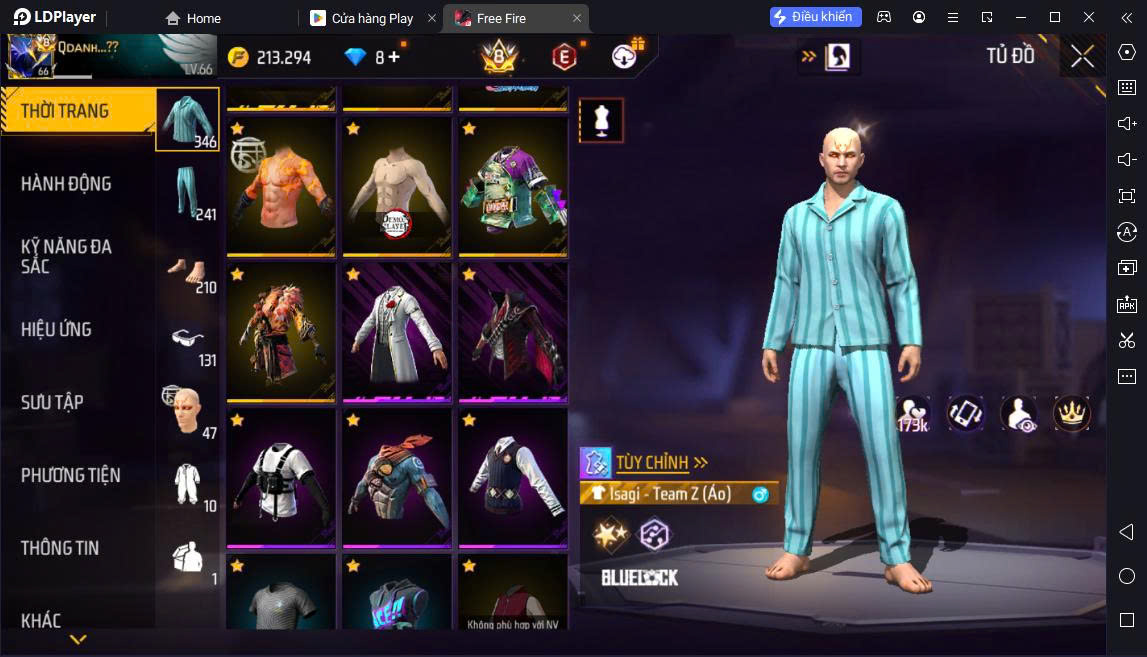1147x657 pixels.
Task: Open the HÀNH ĐỘNG category
Action: click(66, 184)
